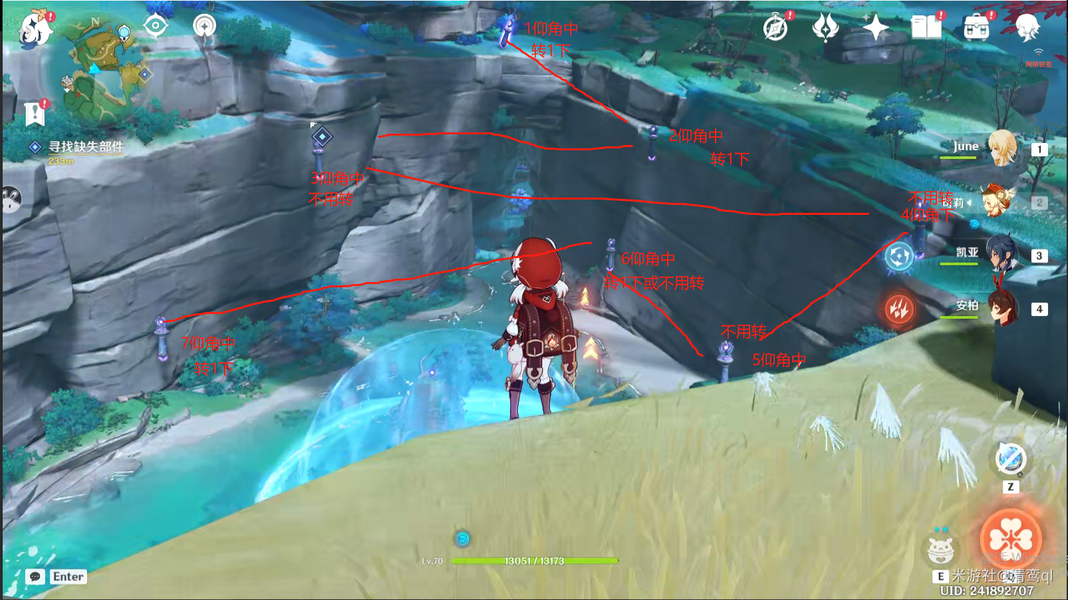Click the four-pointed star icon
The image size is (1068, 600).
coord(876,28)
